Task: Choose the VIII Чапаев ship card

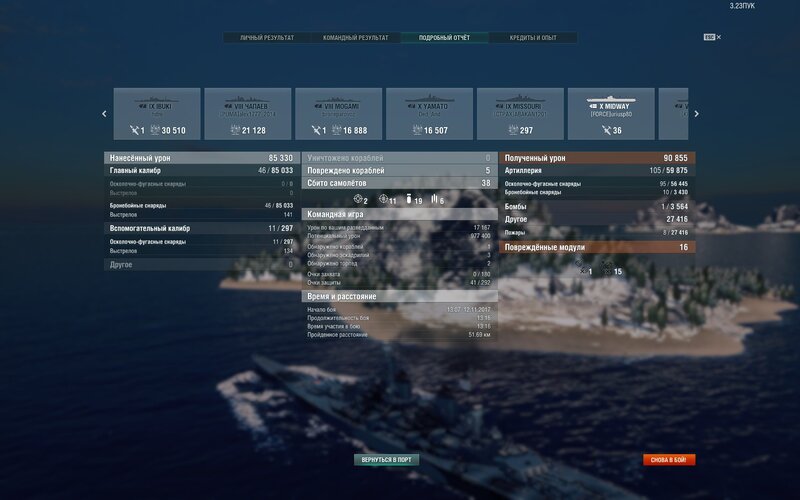Action: pos(248,114)
